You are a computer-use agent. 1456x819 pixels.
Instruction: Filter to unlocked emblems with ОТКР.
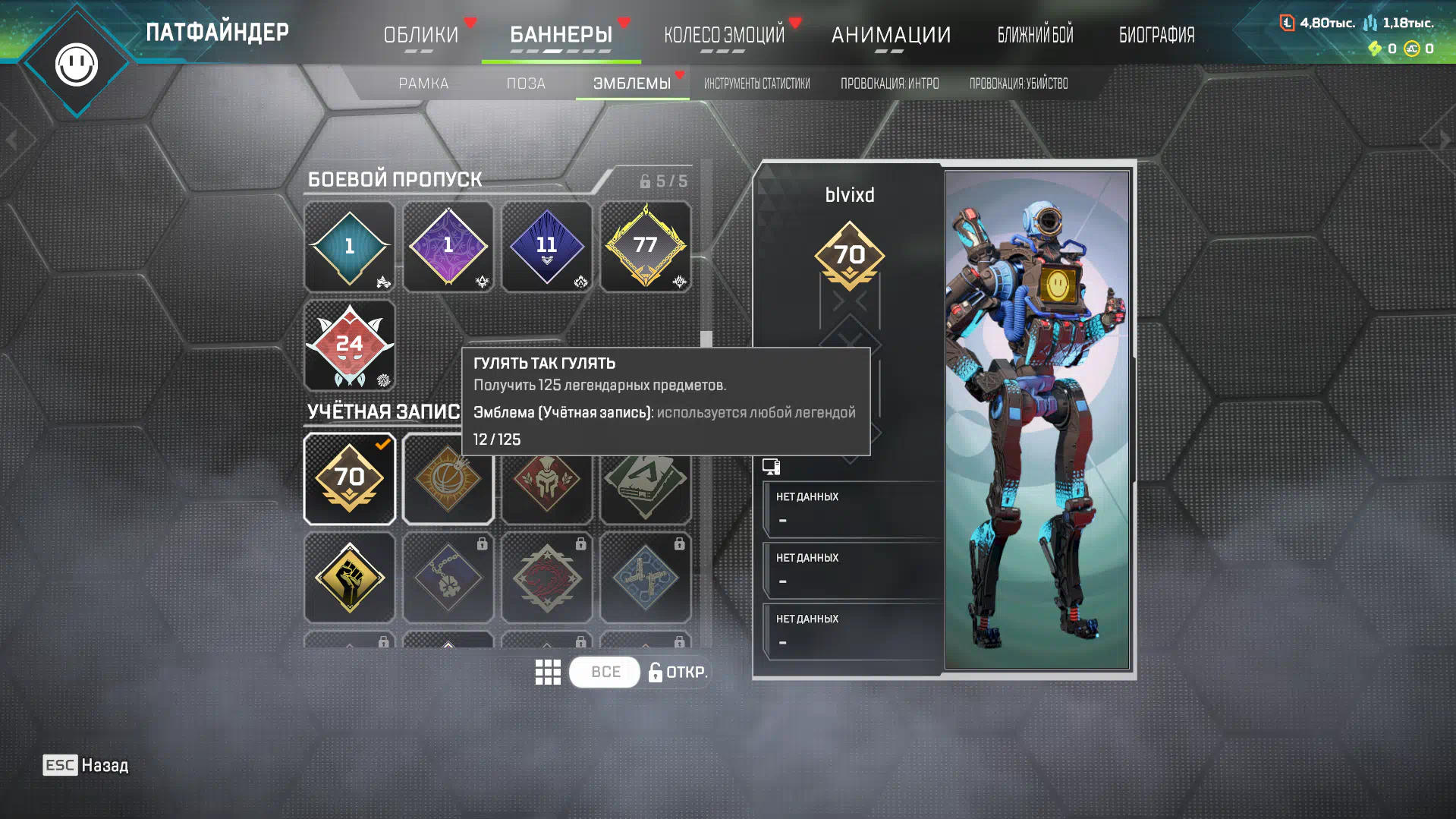pos(678,672)
